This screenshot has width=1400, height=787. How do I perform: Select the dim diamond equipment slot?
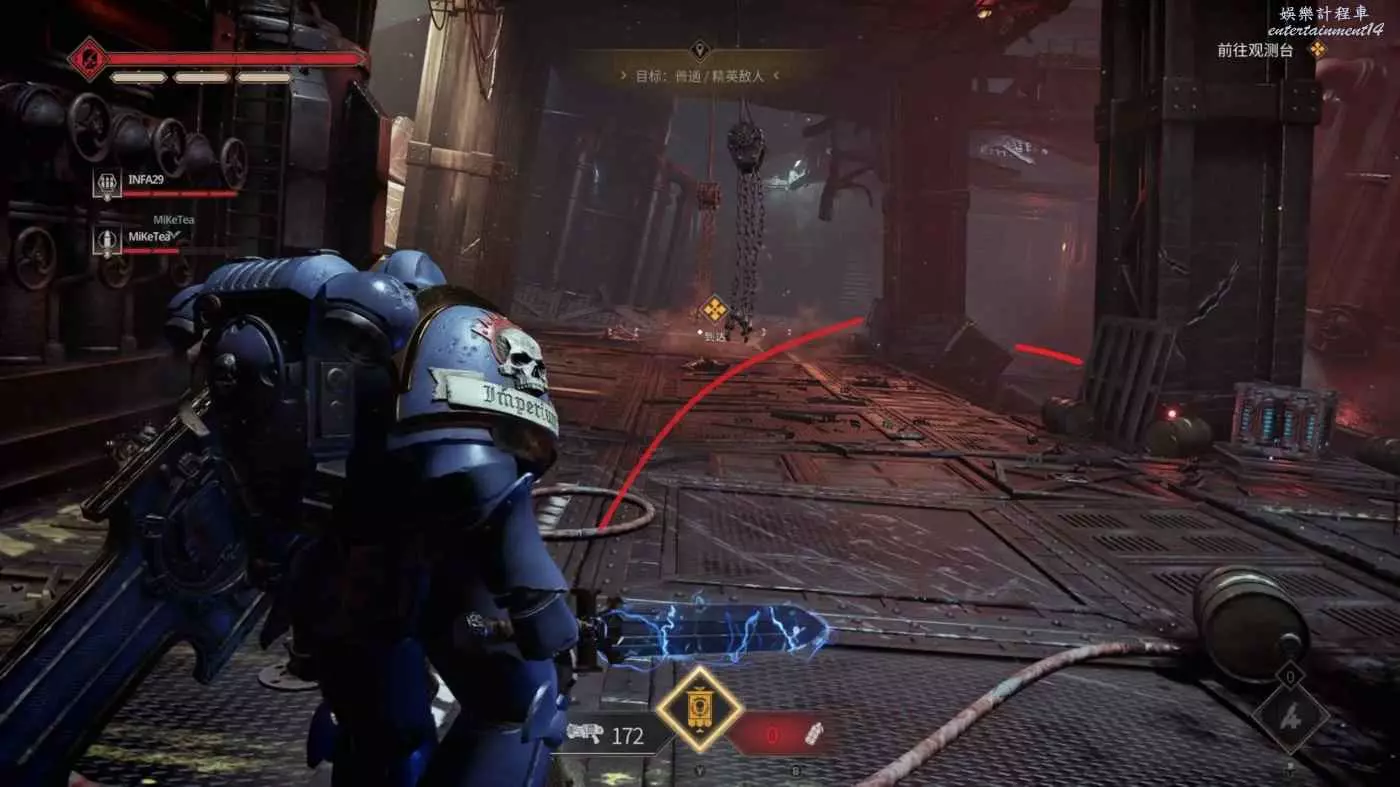coord(1290,716)
